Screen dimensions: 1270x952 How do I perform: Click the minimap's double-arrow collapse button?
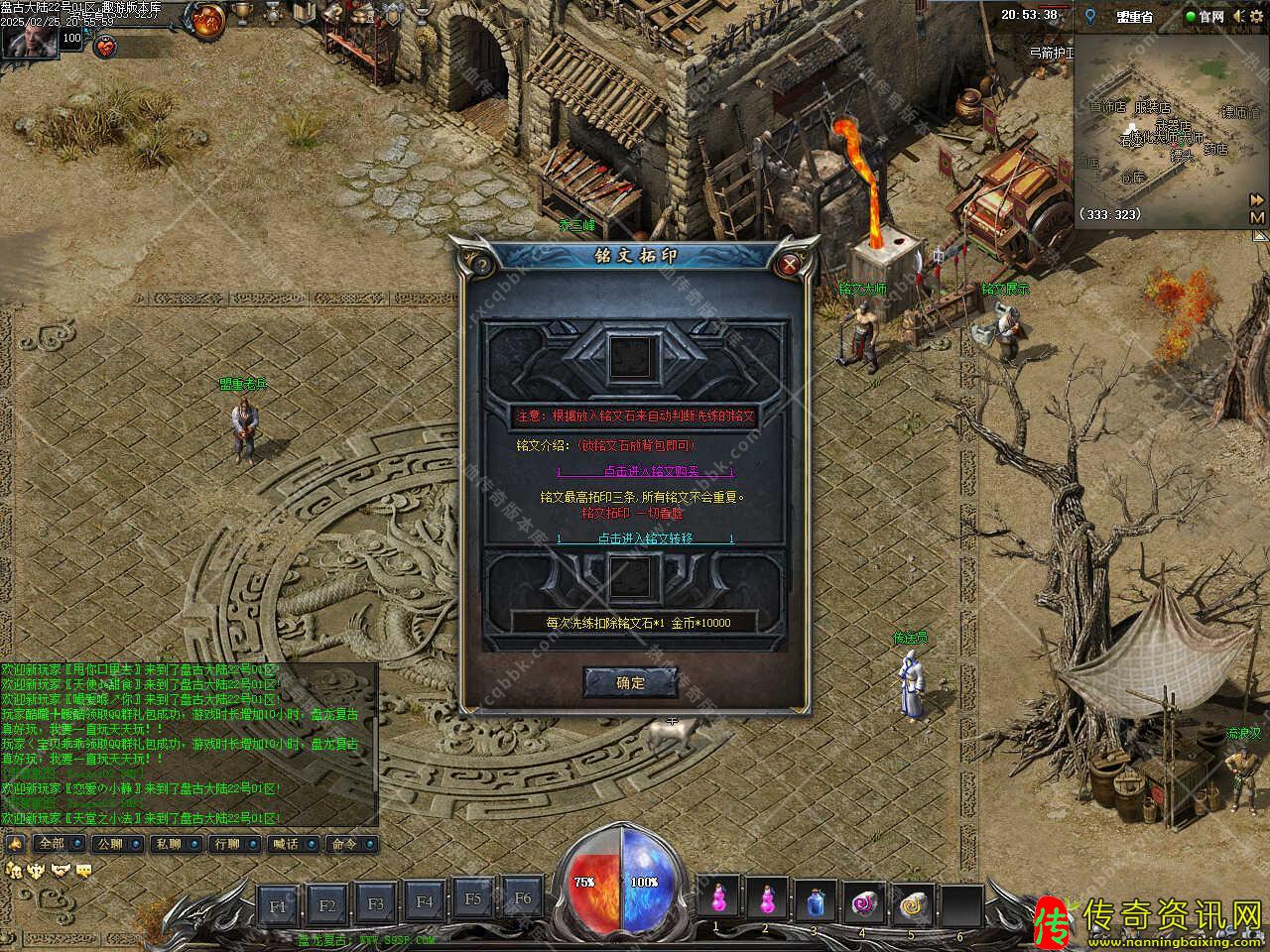(1257, 199)
